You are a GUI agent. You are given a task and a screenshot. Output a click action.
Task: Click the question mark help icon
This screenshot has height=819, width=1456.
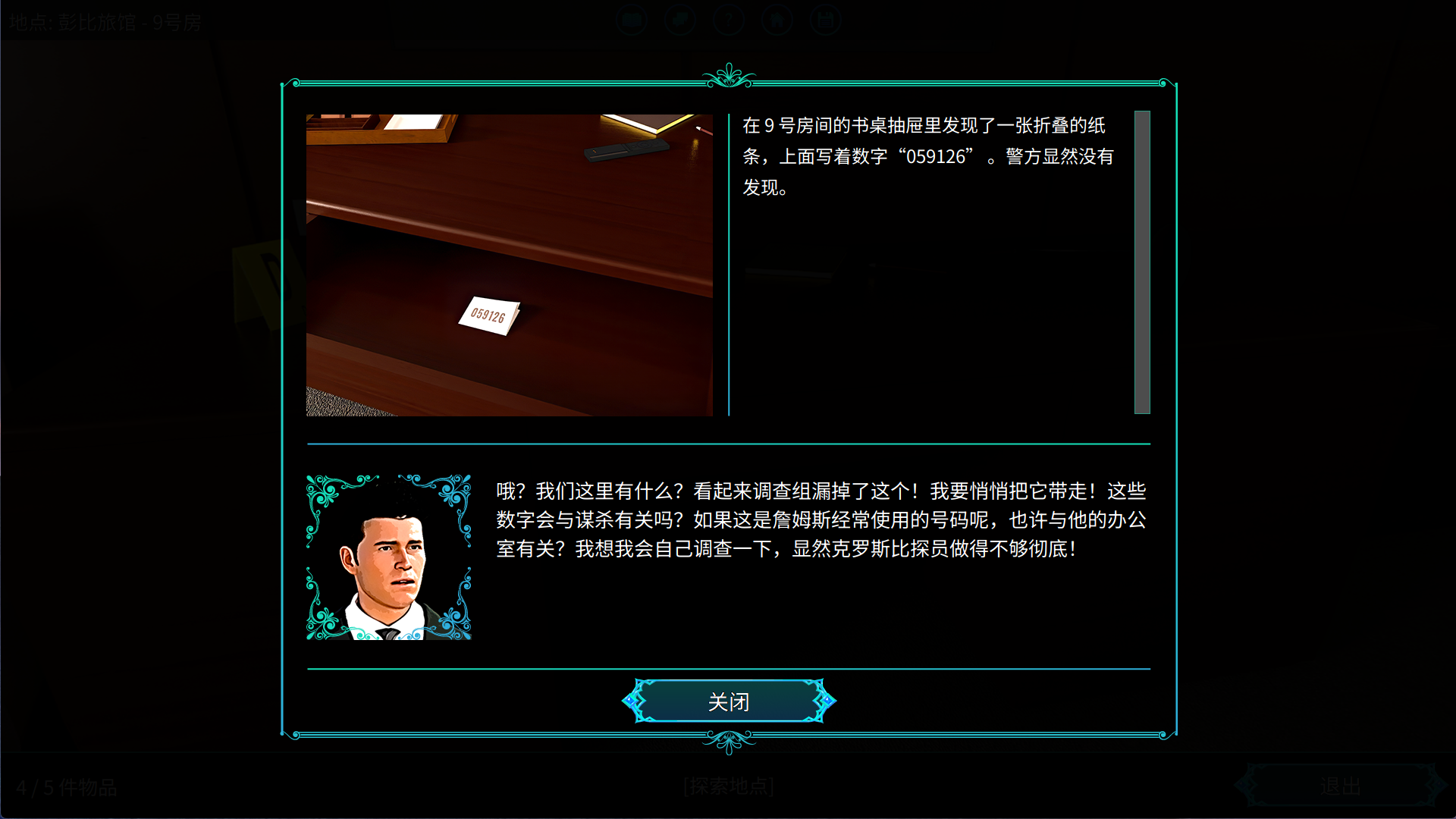tap(729, 20)
